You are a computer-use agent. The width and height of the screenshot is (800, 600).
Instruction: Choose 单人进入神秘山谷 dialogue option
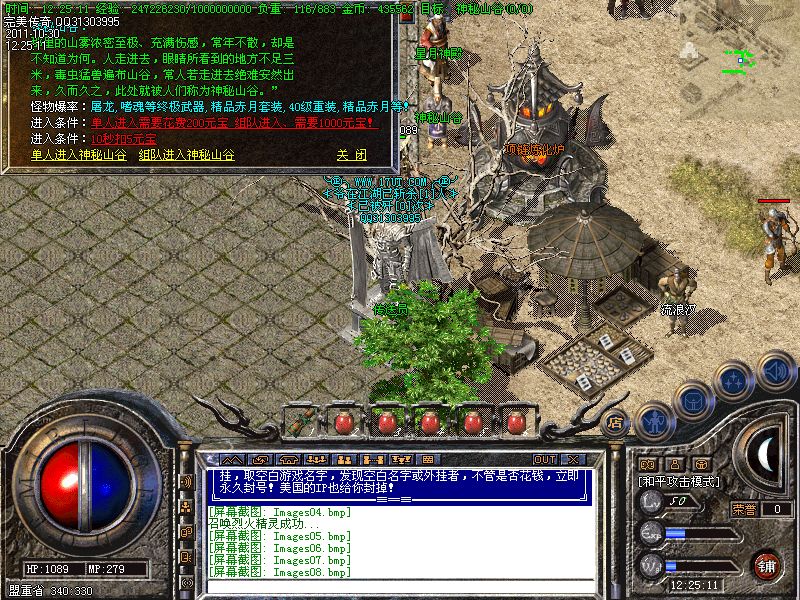coord(78,155)
